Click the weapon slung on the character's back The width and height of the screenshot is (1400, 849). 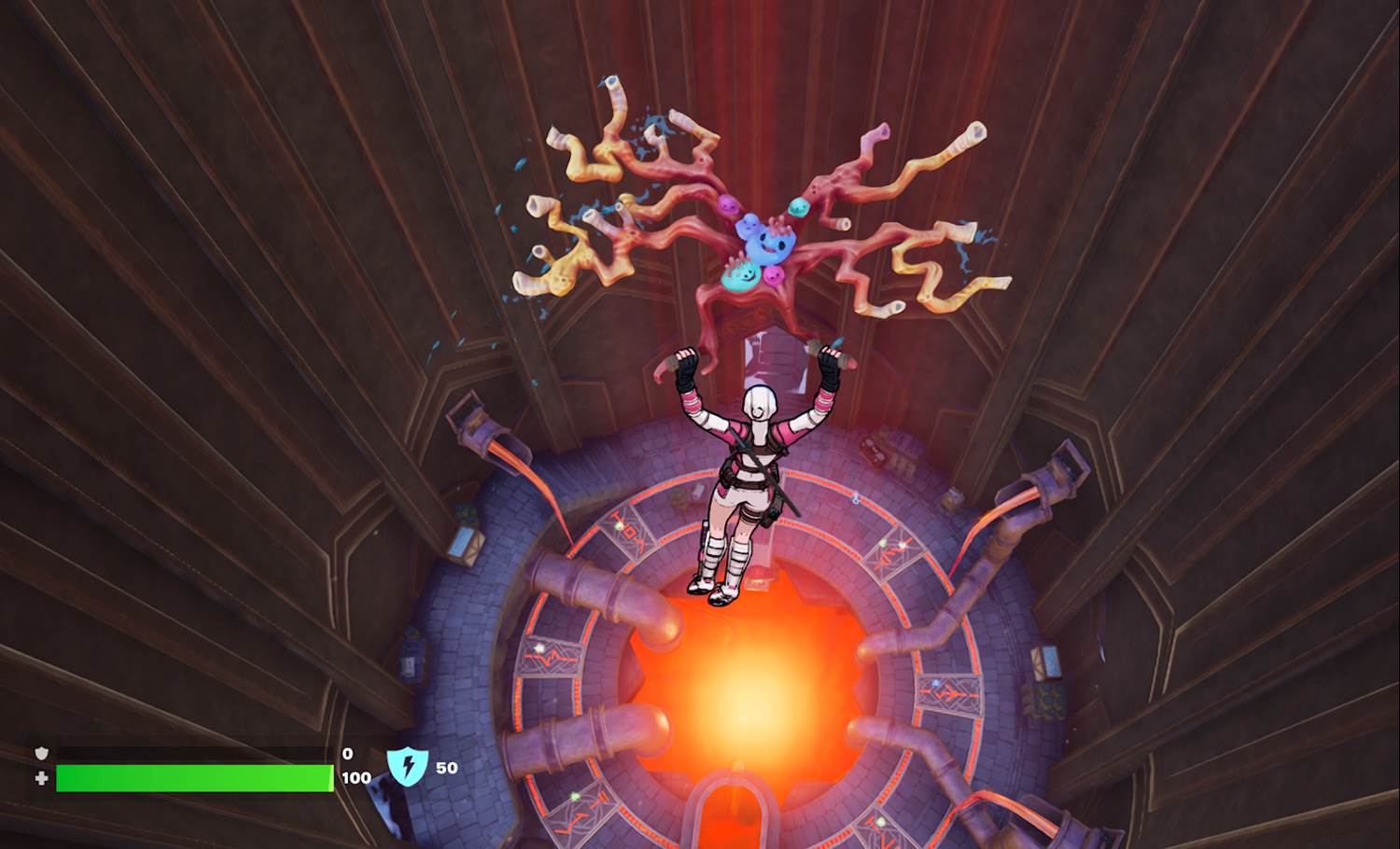point(770,476)
